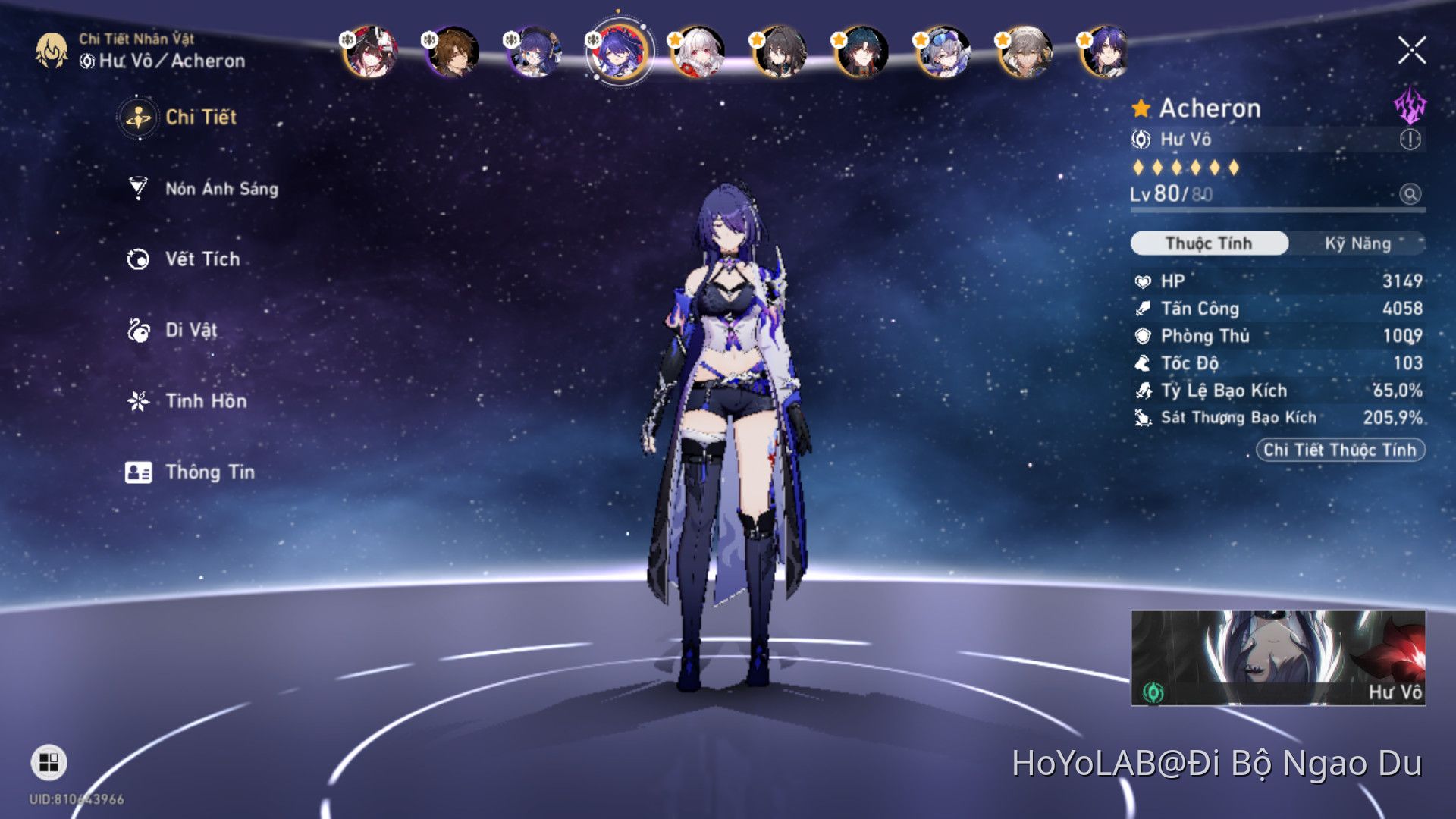Select the white-haired character portrait in the top bar
The height and width of the screenshot is (819, 1456).
point(698,52)
